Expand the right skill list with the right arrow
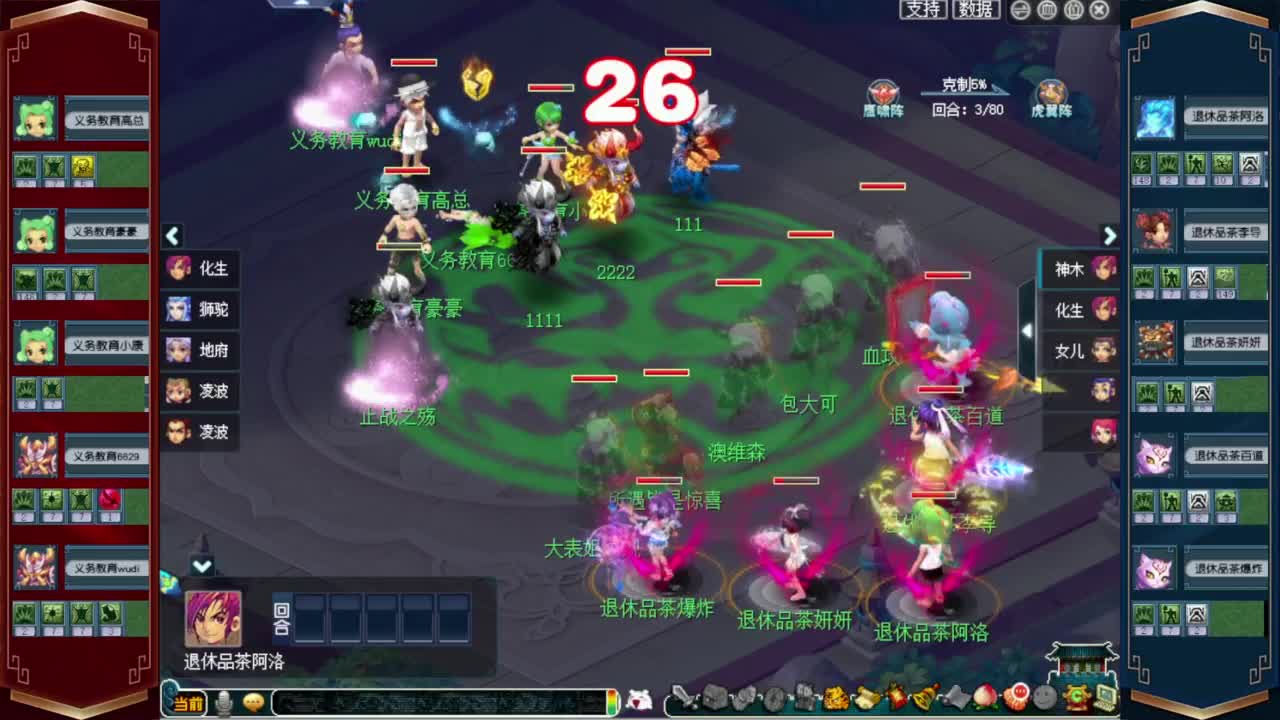This screenshot has height=720, width=1280. 1109,236
